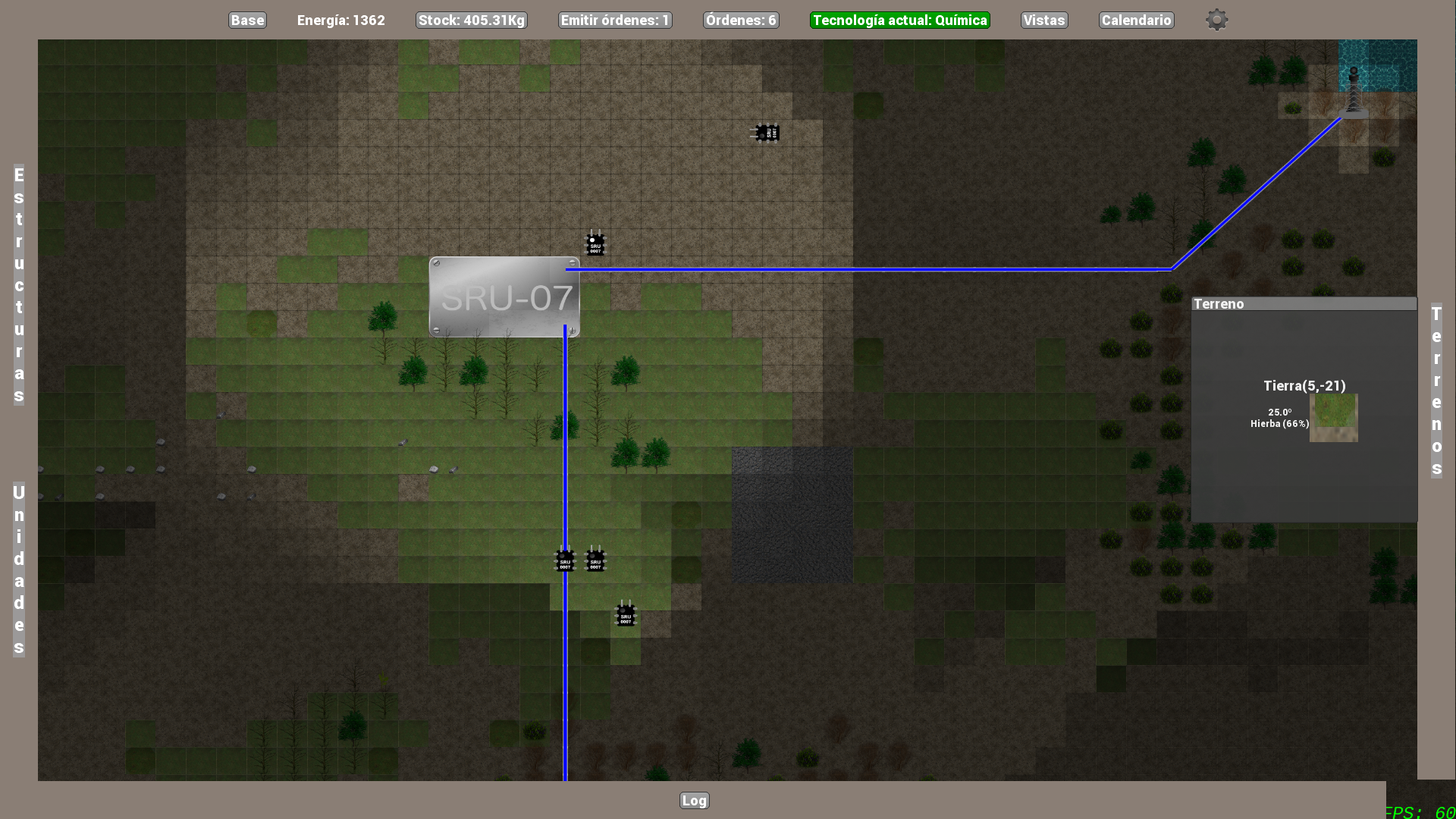Open the Vistas menu
The image size is (1456, 819).
(x=1043, y=20)
